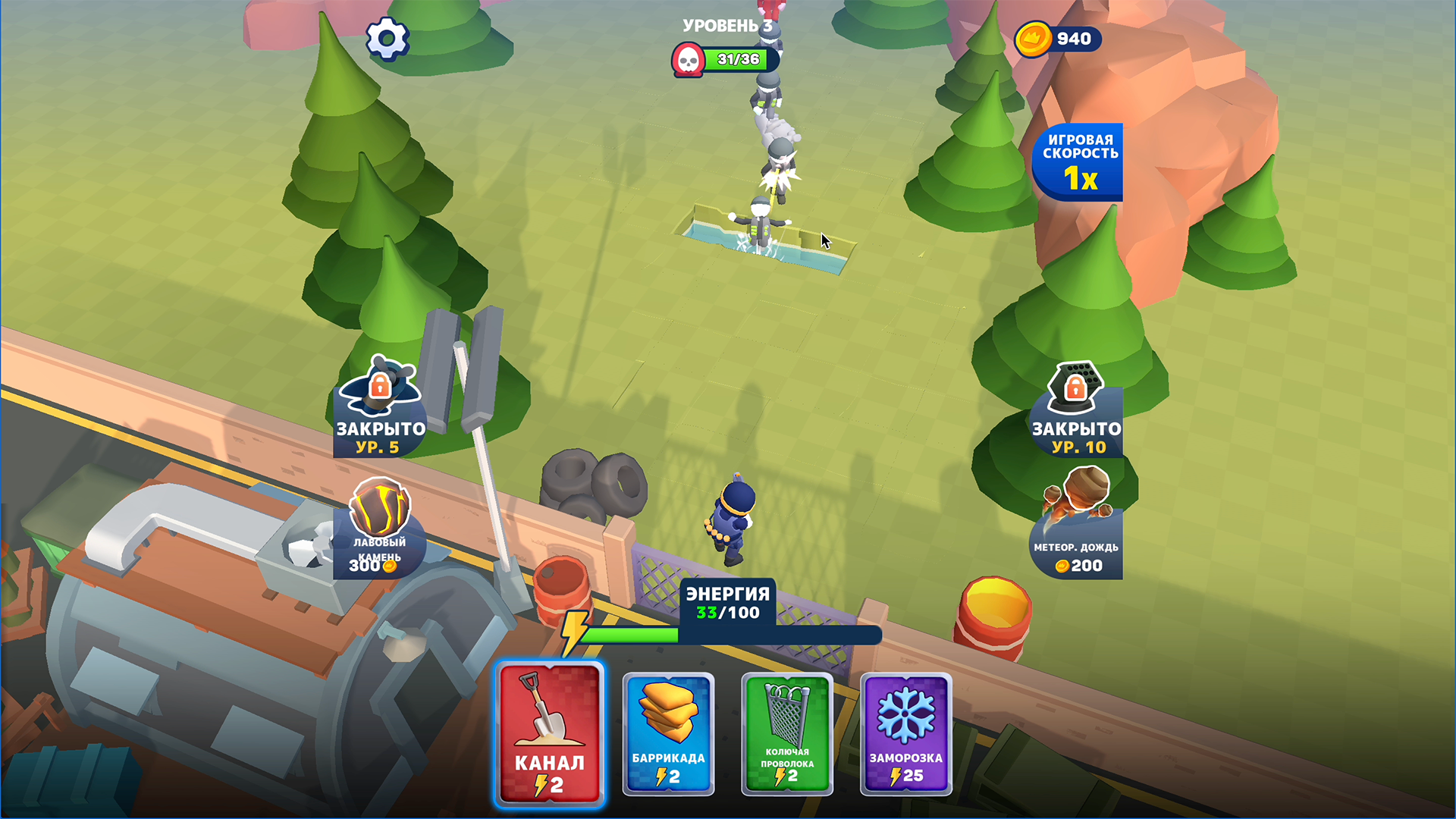Tap the skull kill counter badge
This screenshot has height=819, width=1456.
tap(687, 59)
